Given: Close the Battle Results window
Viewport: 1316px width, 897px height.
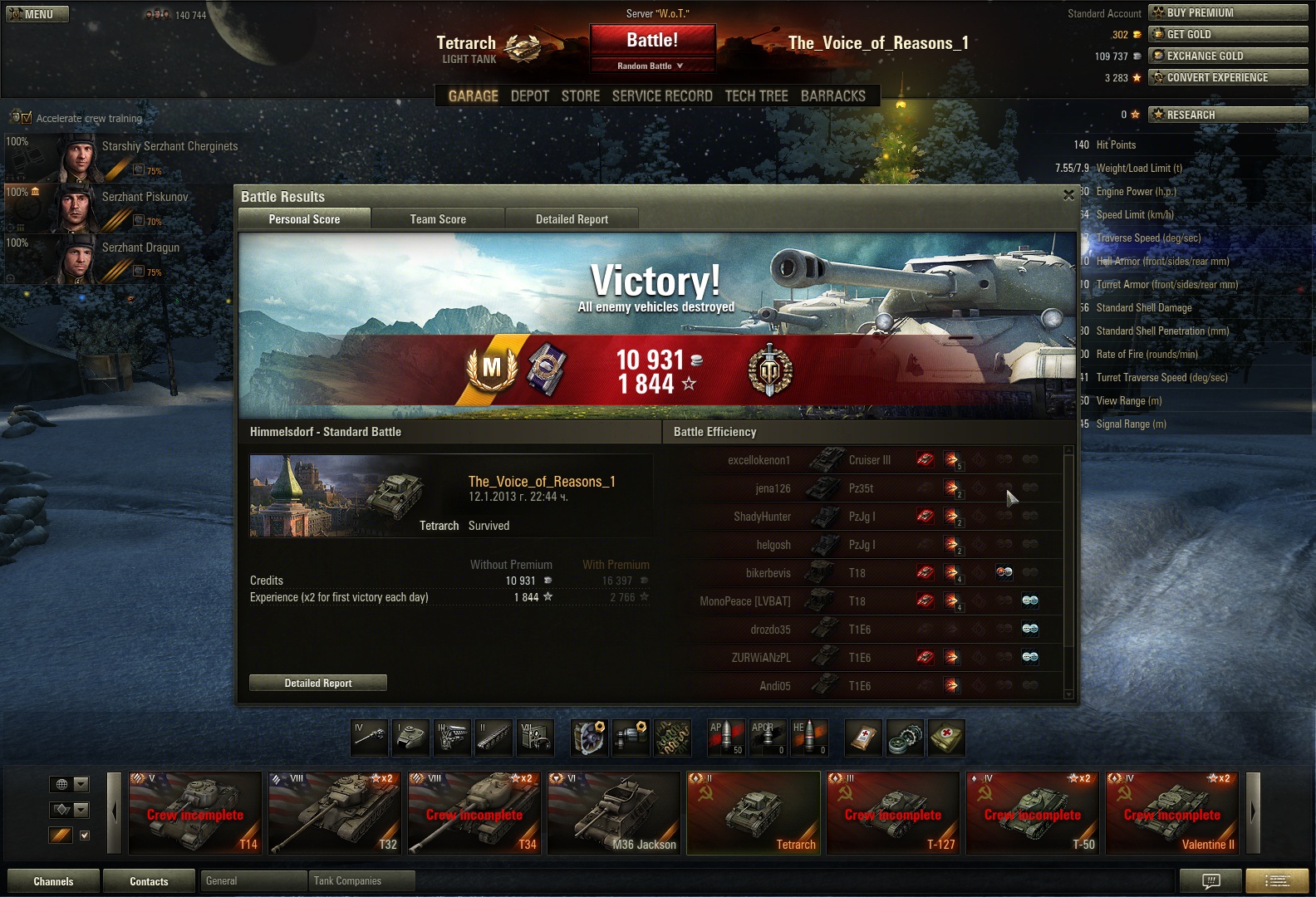Looking at the screenshot, I should (x=1068, y=195).
